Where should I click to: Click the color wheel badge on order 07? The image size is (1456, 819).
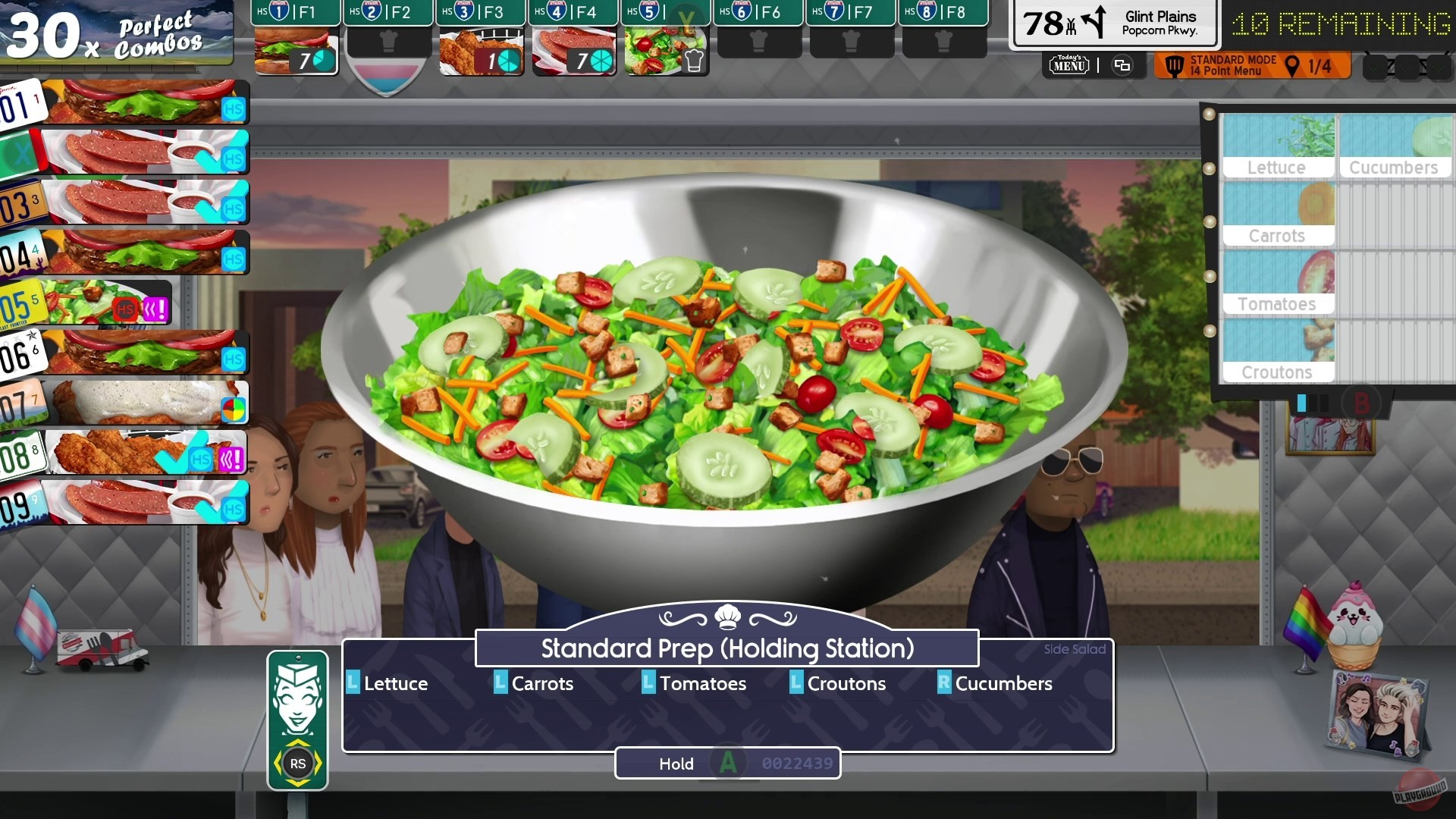click(x=234, y=409)
